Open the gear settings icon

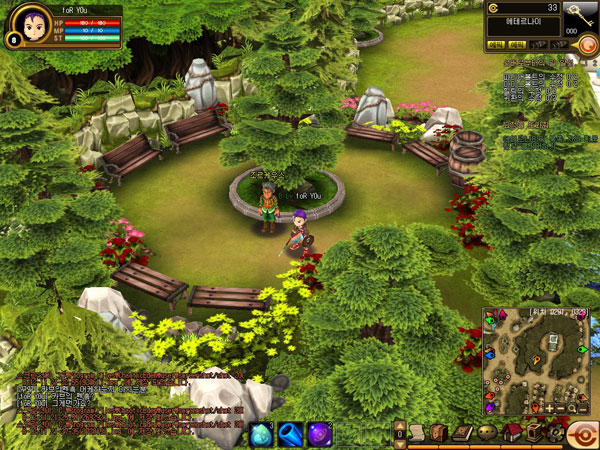555,432
